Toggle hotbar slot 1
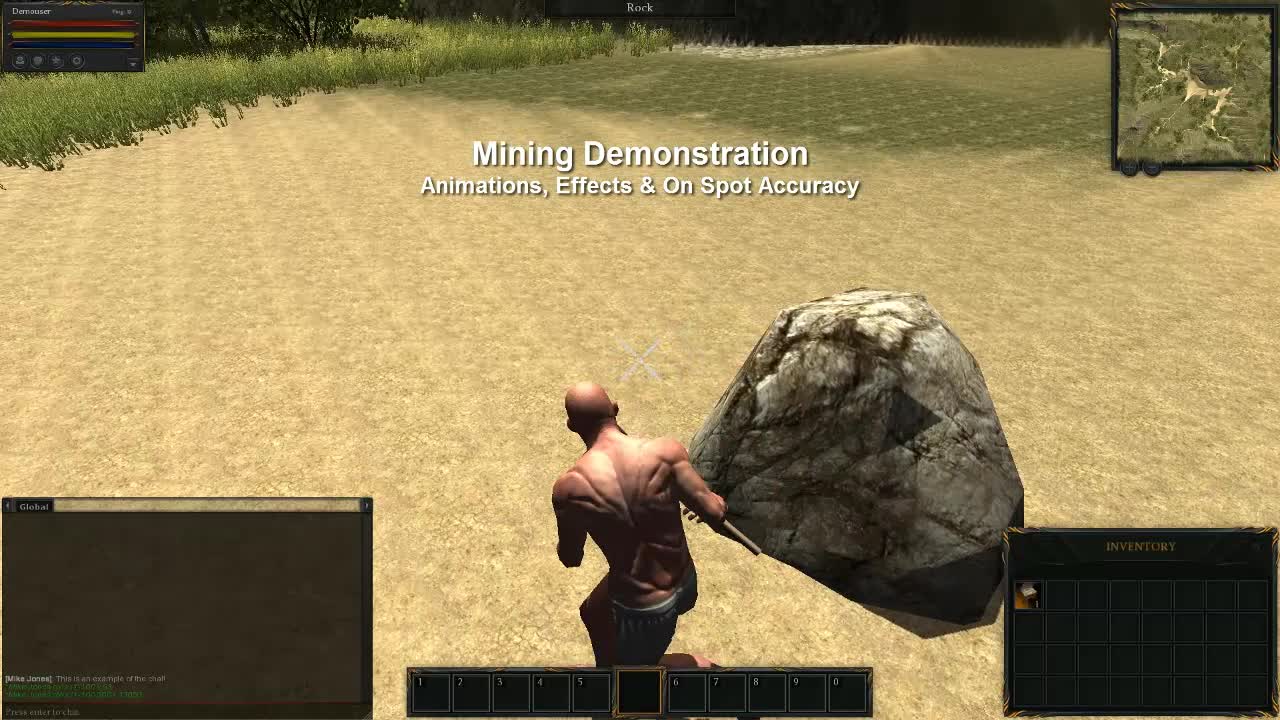Image resolution: width=1280 pixels, height=720 pixels. [x=430, y=690]
